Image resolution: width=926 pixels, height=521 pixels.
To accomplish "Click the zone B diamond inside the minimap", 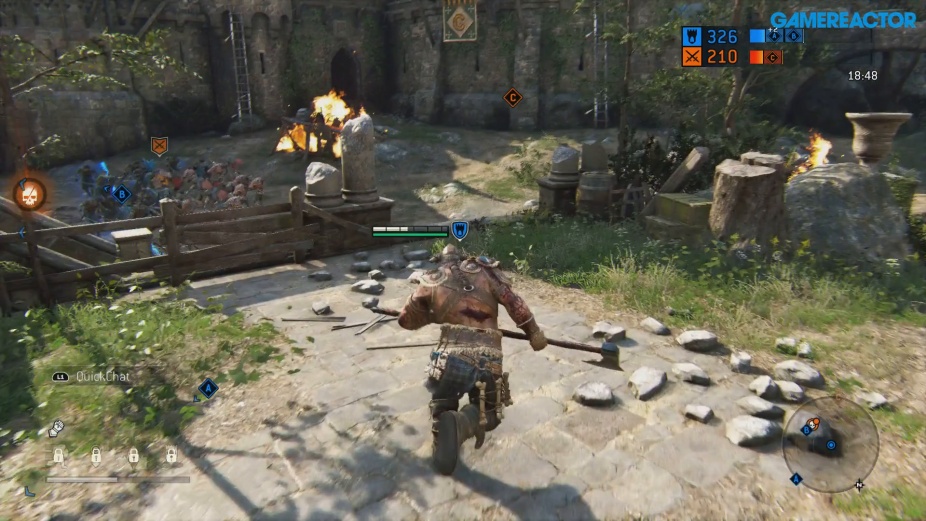I will pos(806,430).
